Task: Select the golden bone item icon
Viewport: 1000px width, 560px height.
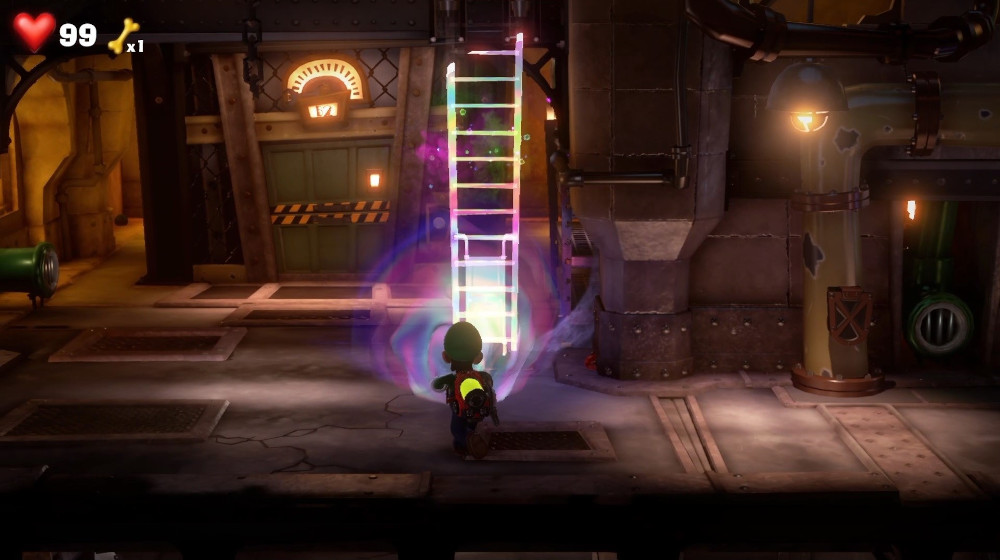Action: 122,36
